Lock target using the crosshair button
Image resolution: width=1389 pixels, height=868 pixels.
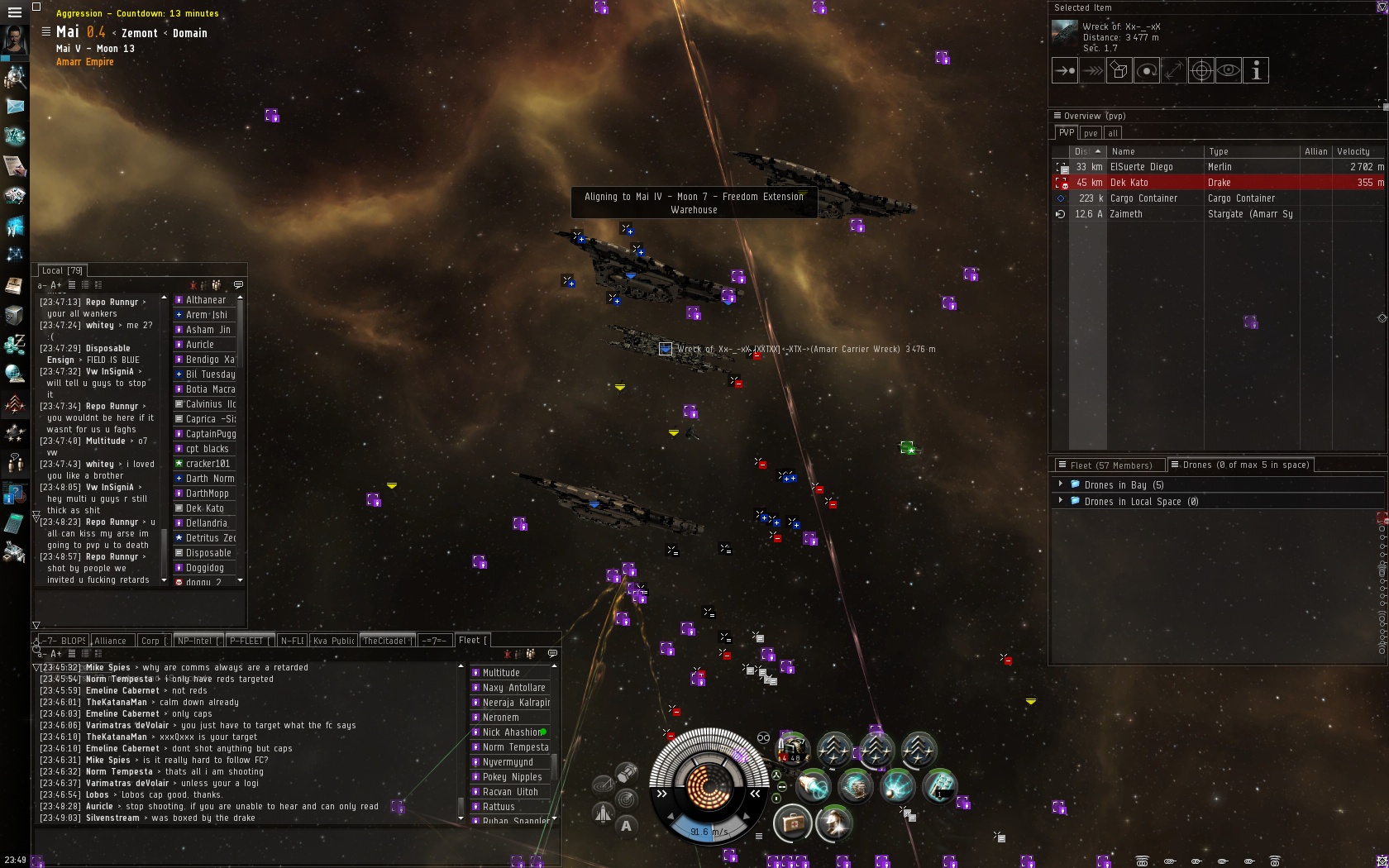(x=1201, y=71)
